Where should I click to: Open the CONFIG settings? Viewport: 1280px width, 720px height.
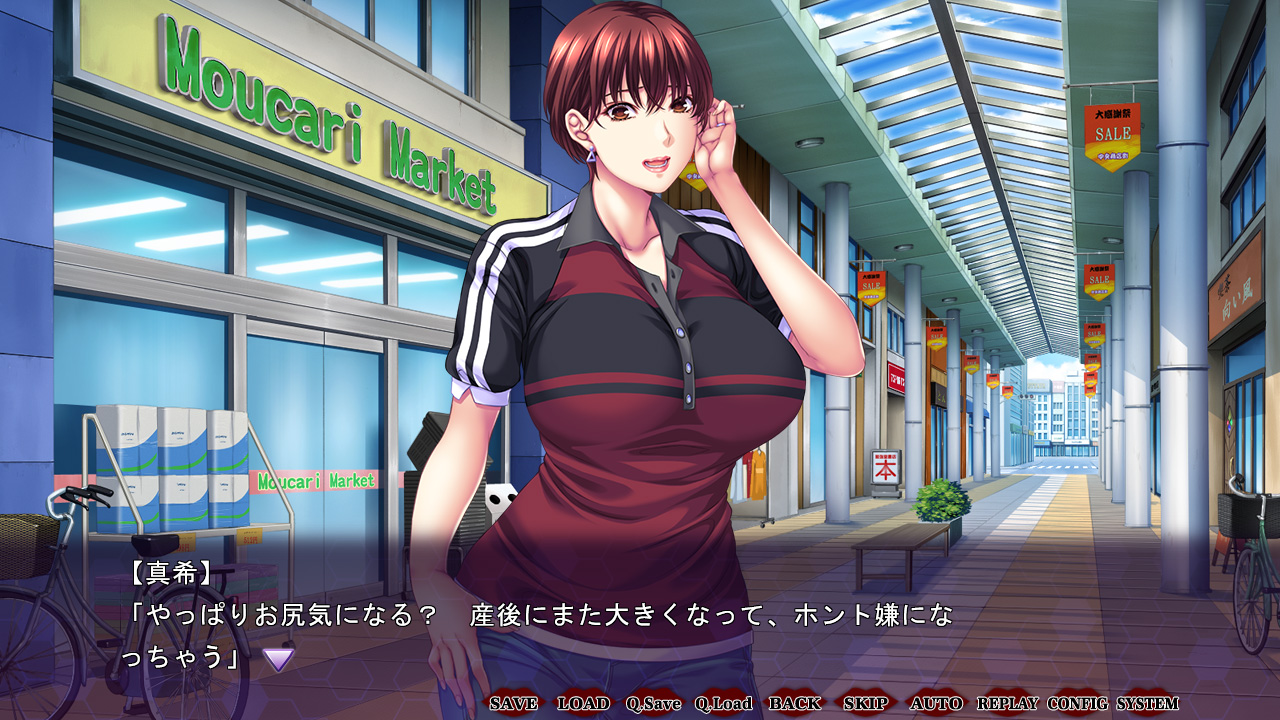click(1078, 703)
